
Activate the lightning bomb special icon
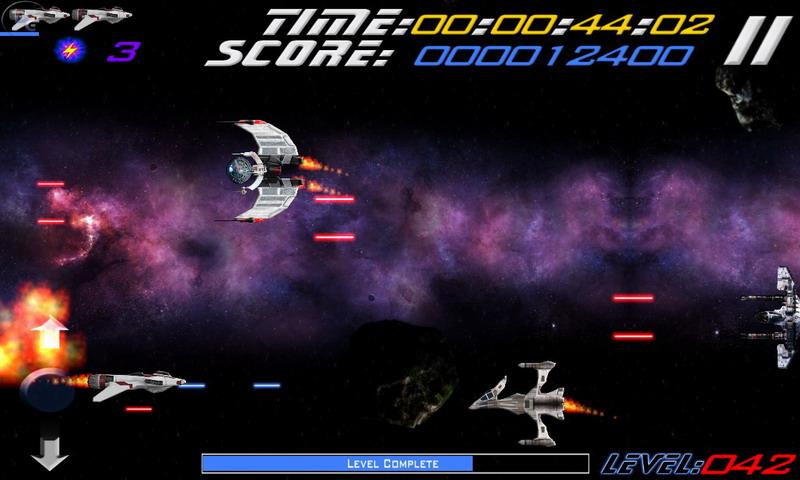[x=71, y=50]
